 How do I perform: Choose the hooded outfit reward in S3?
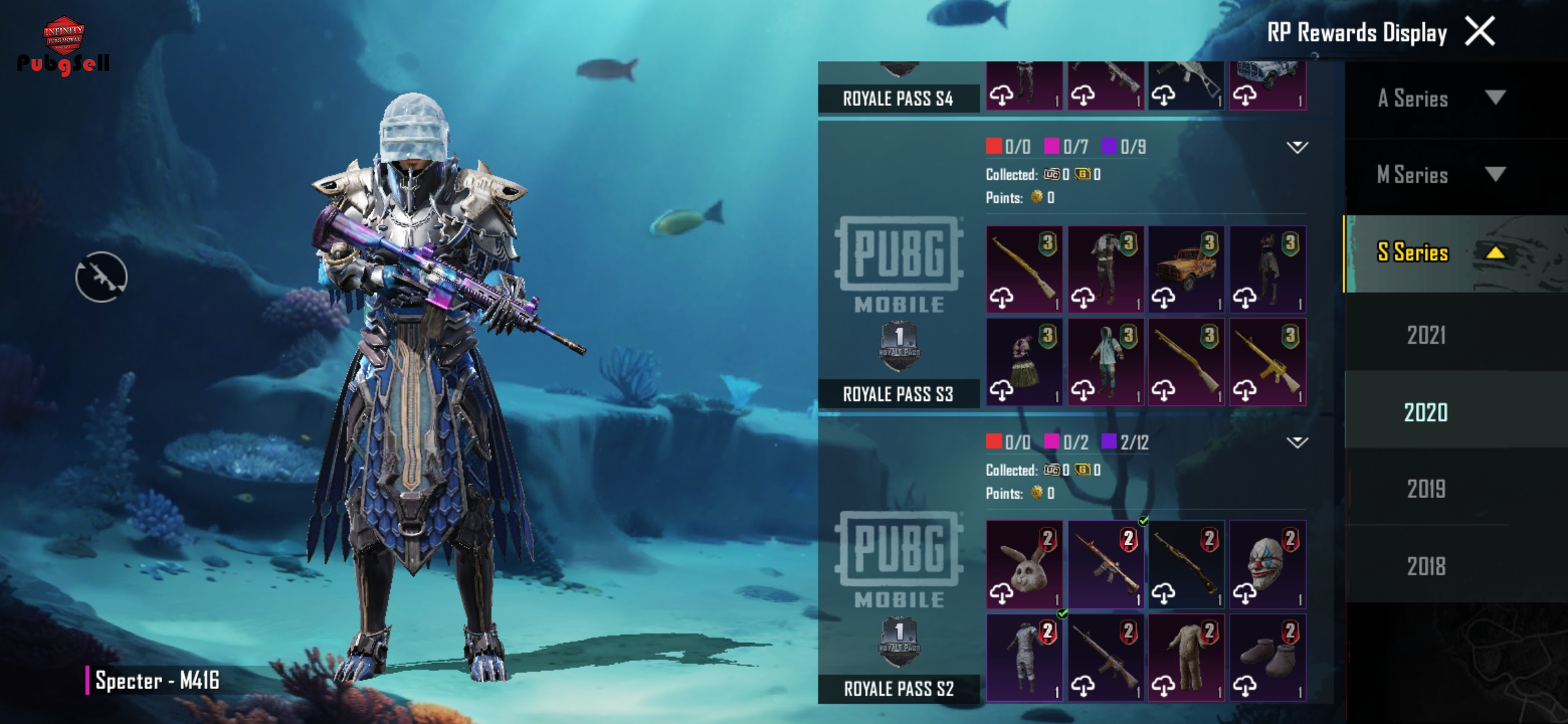click(x=1105, y=362)
